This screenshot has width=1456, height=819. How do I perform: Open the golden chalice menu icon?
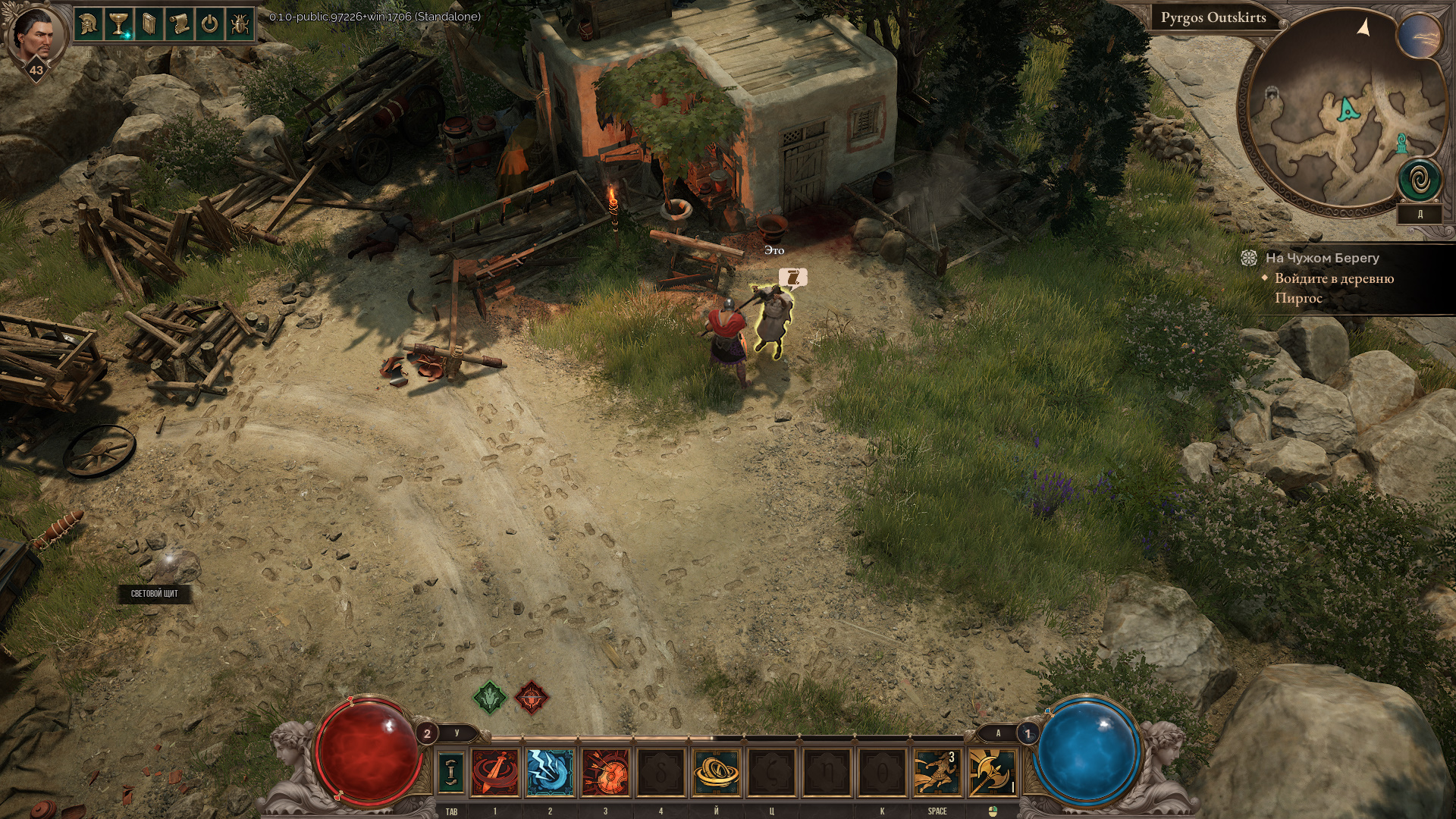pyautogui.click(x=118, y=24)
